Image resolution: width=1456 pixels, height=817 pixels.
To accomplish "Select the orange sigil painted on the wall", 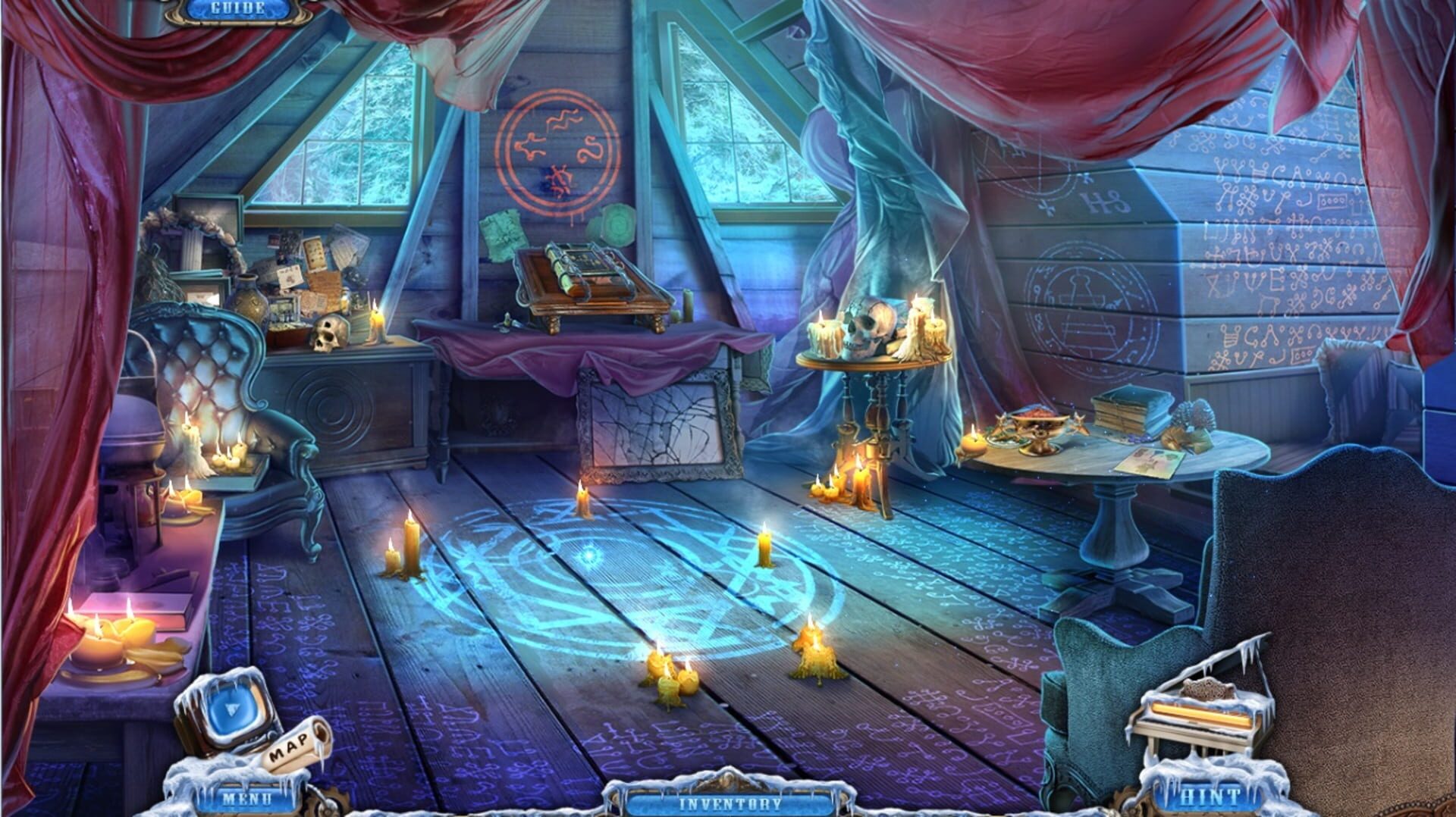I will (x=557, y=148).
